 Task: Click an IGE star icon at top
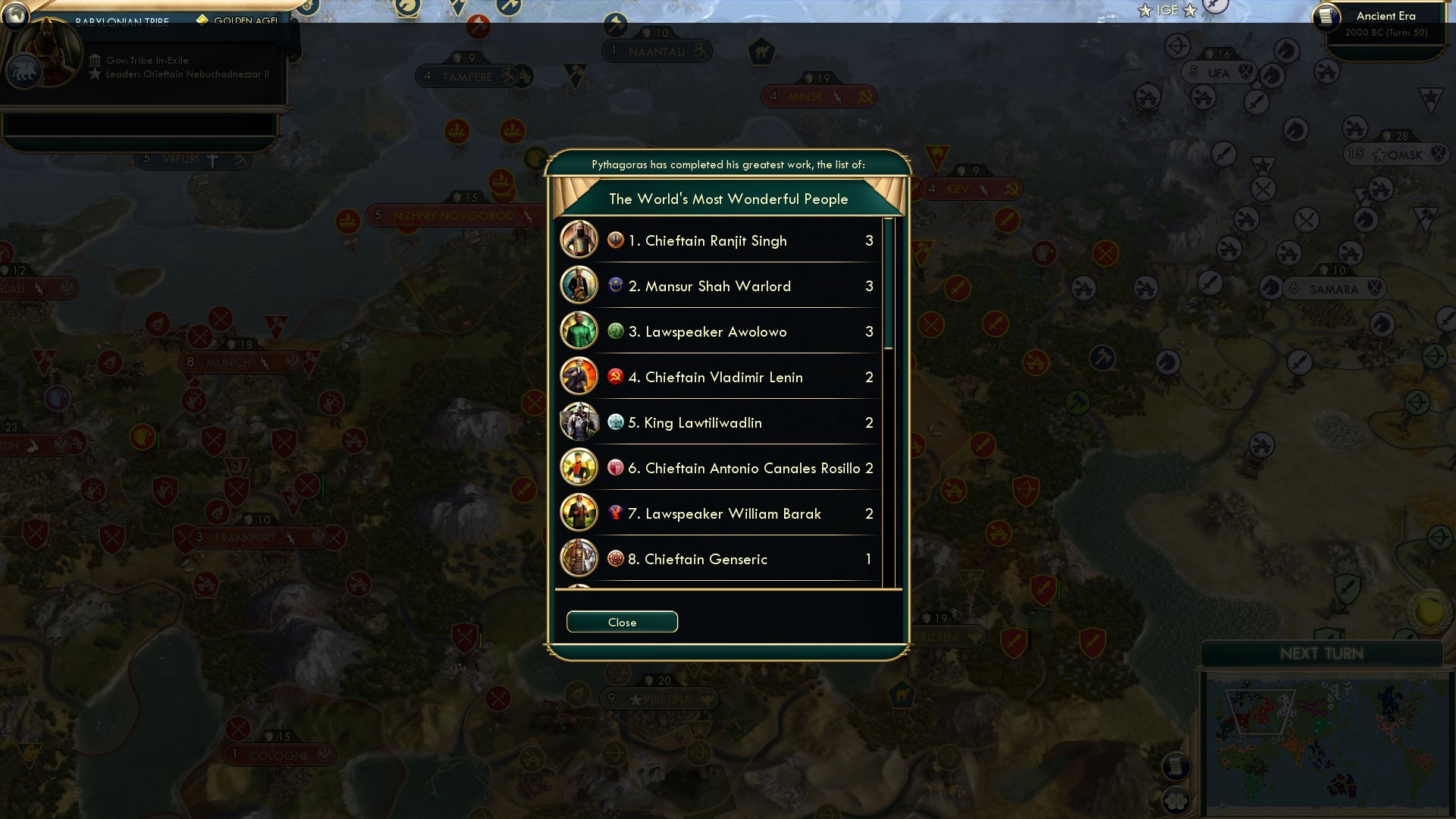tap(1143, 11)
